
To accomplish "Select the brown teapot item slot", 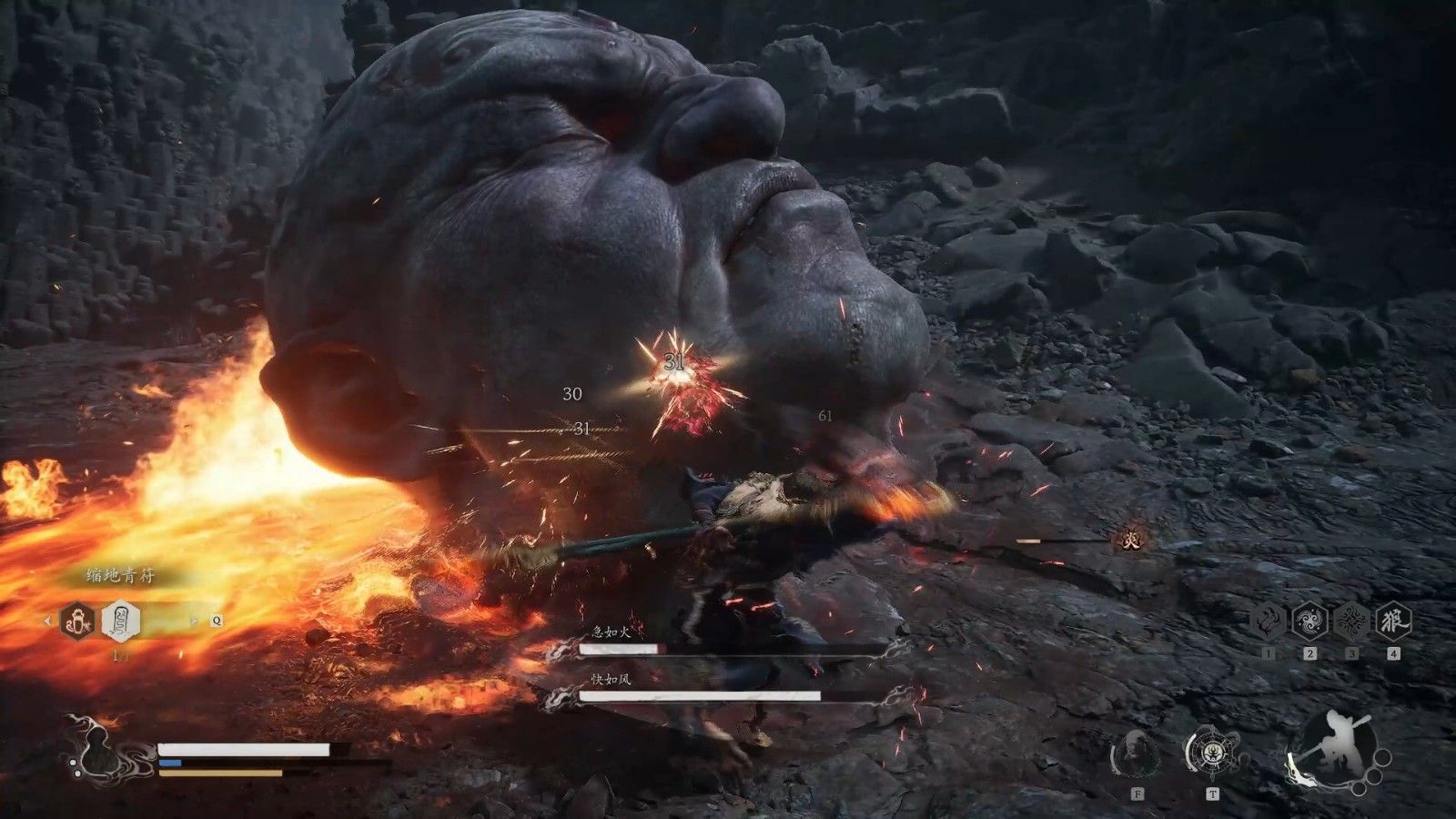I will point(77,622).
